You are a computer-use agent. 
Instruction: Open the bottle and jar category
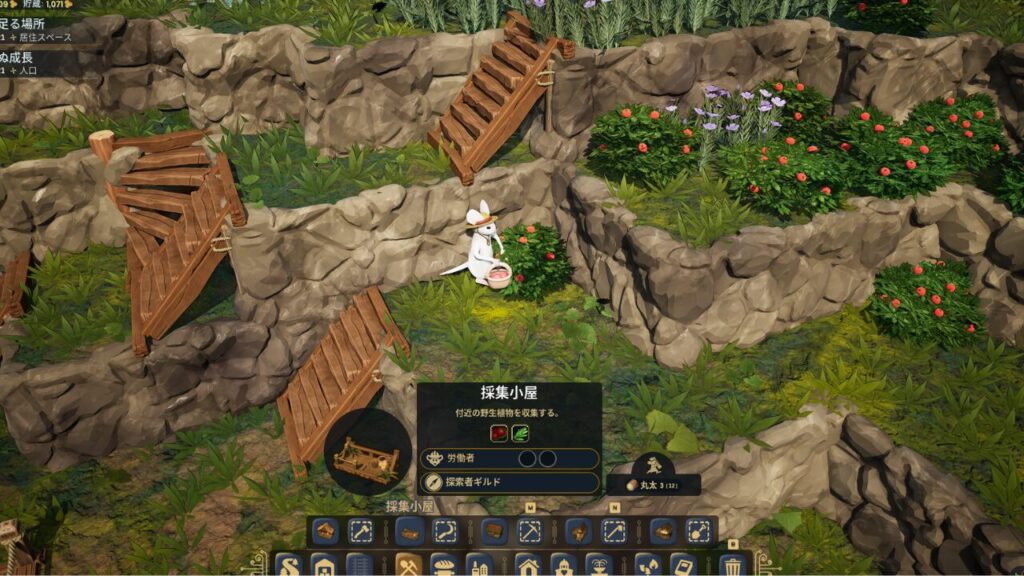pyautogui.click(x=479, y=565)
